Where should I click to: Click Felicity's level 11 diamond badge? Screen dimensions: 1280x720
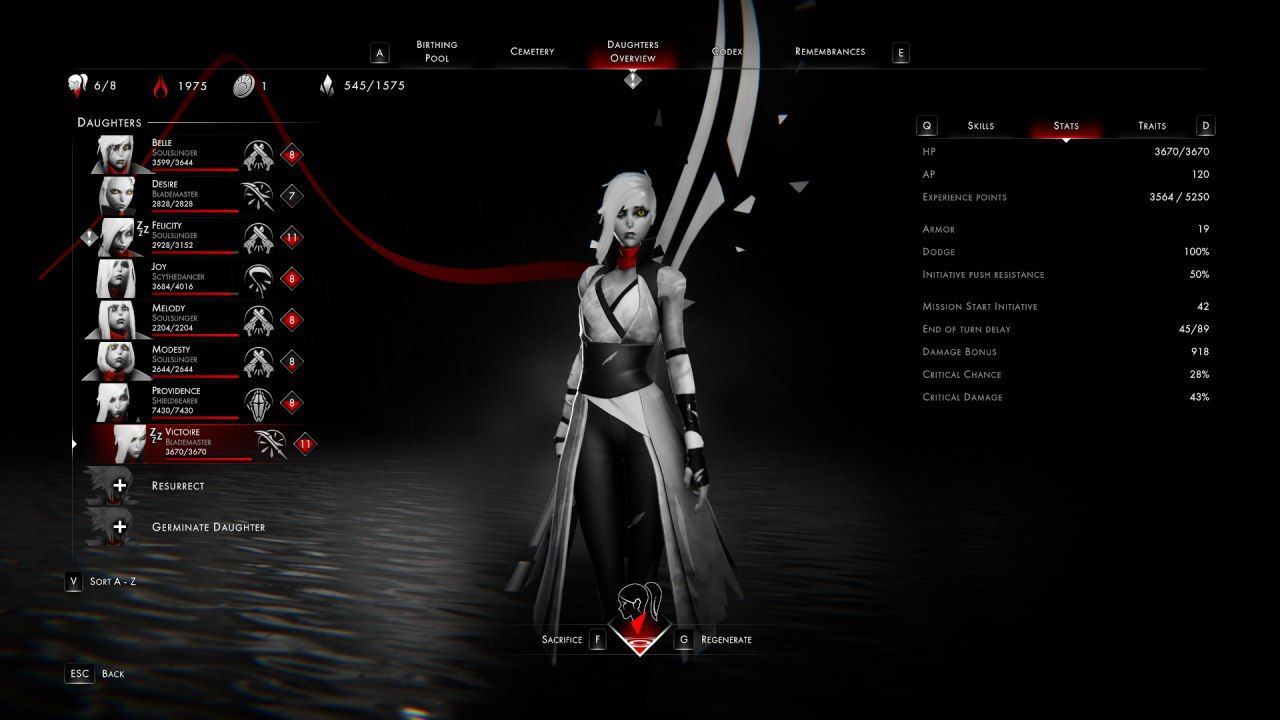(x=294, y=237)
